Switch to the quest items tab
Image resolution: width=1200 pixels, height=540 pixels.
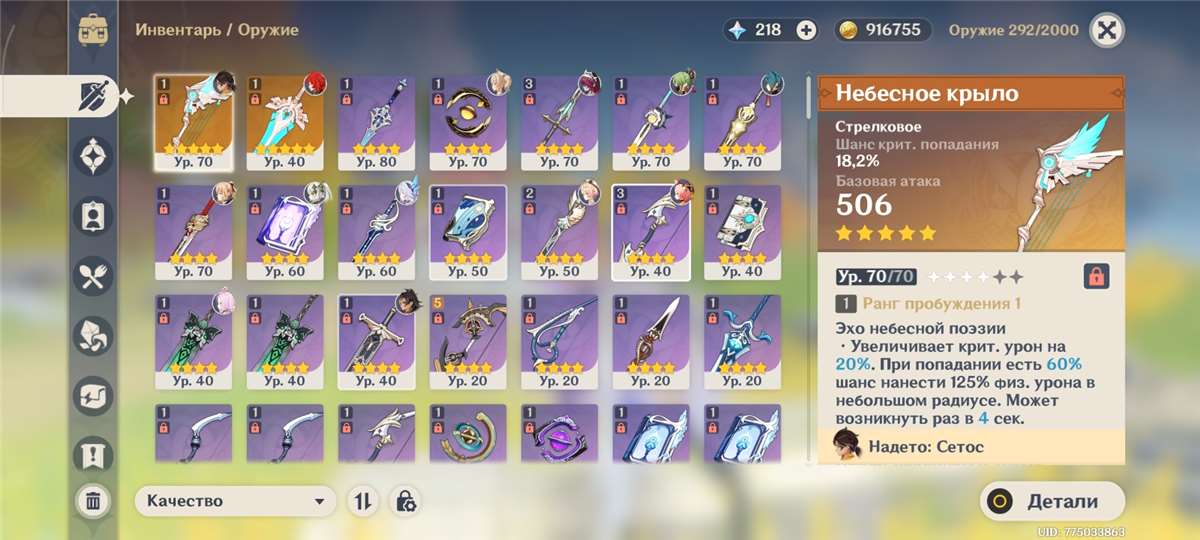point(93,455)
